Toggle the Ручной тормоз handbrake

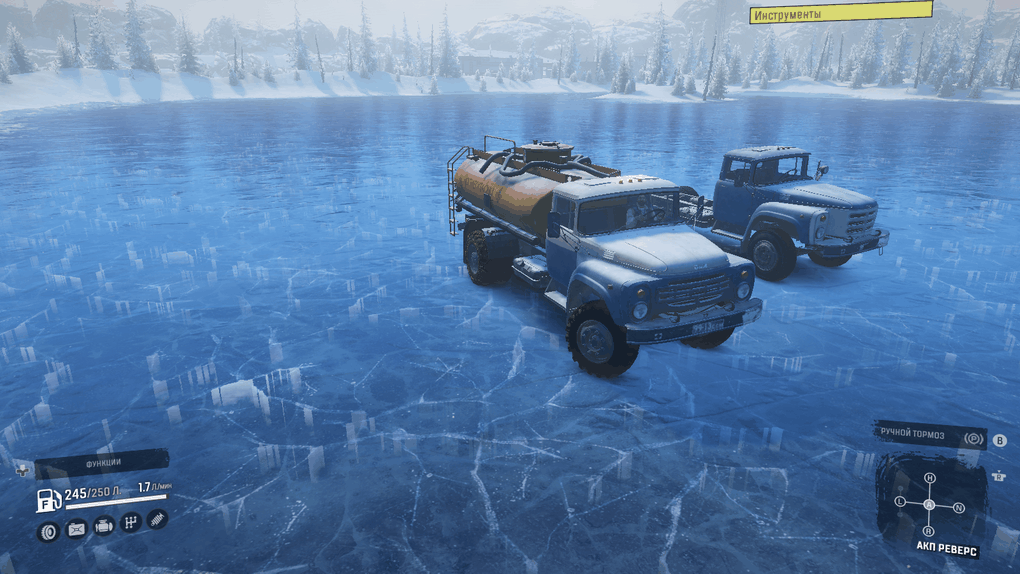pyautogui.click(x=930, y=435)
